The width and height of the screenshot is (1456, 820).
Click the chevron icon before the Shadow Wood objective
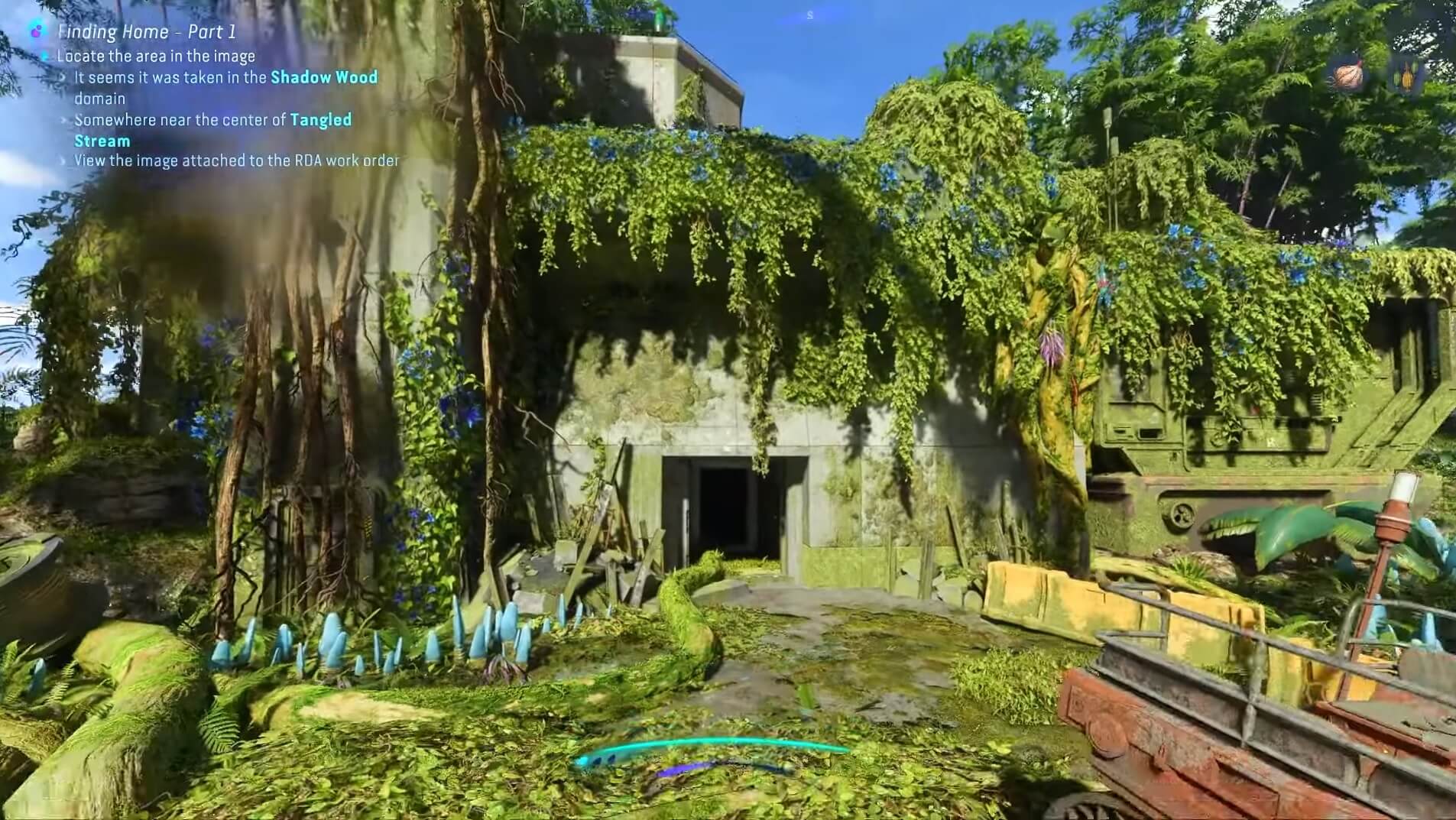coord(63,77)
